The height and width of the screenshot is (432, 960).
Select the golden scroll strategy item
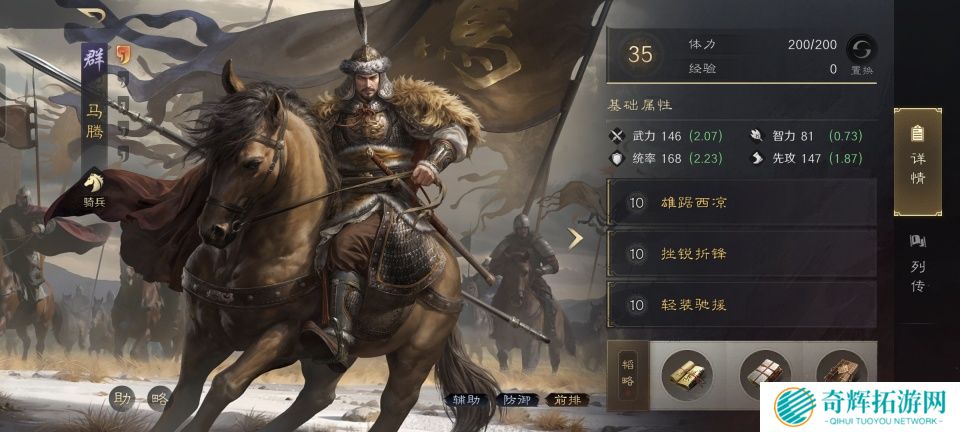tap(686, 374)
